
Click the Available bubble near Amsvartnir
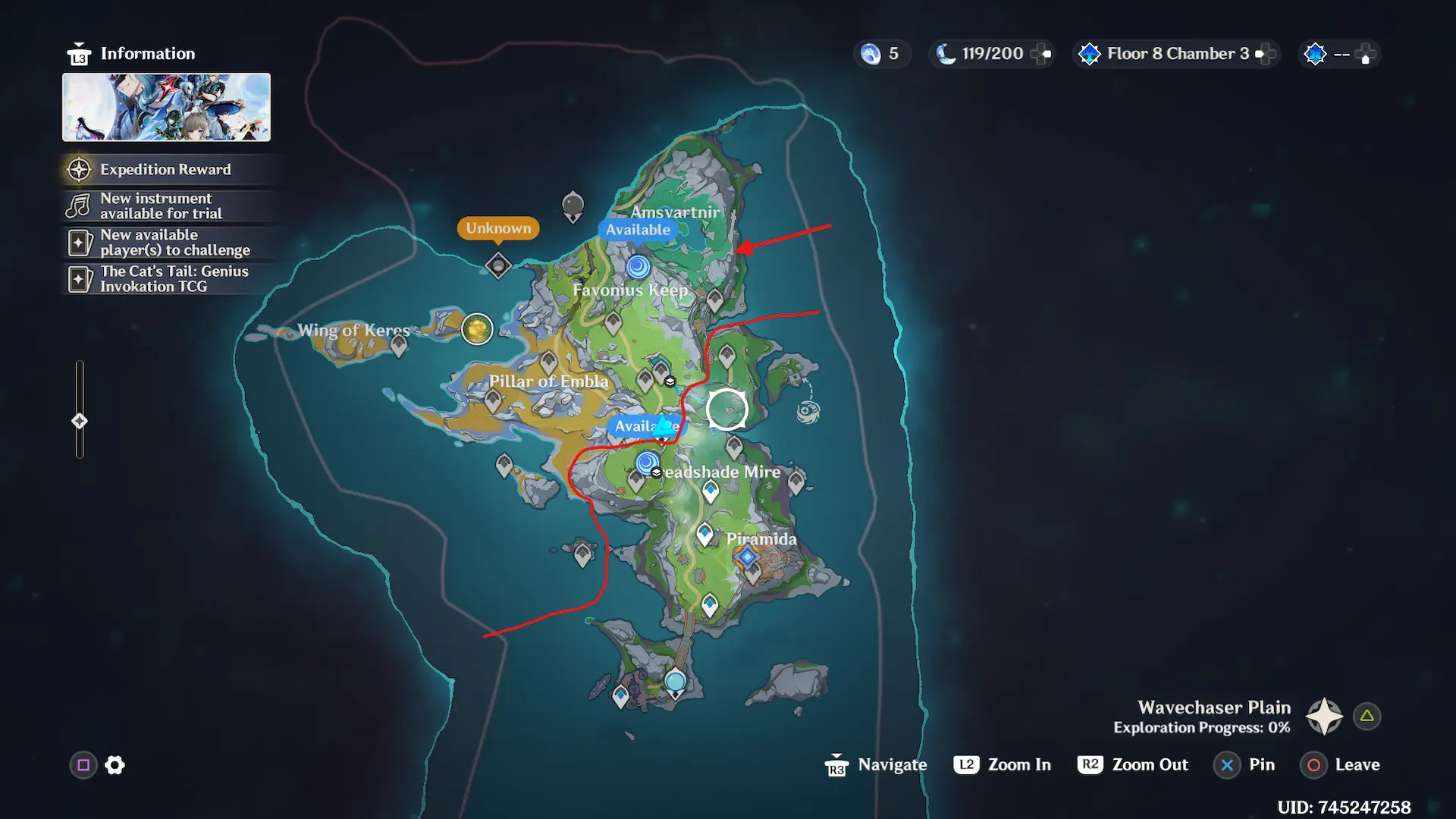pyautogui.click(x=637, y=229)
